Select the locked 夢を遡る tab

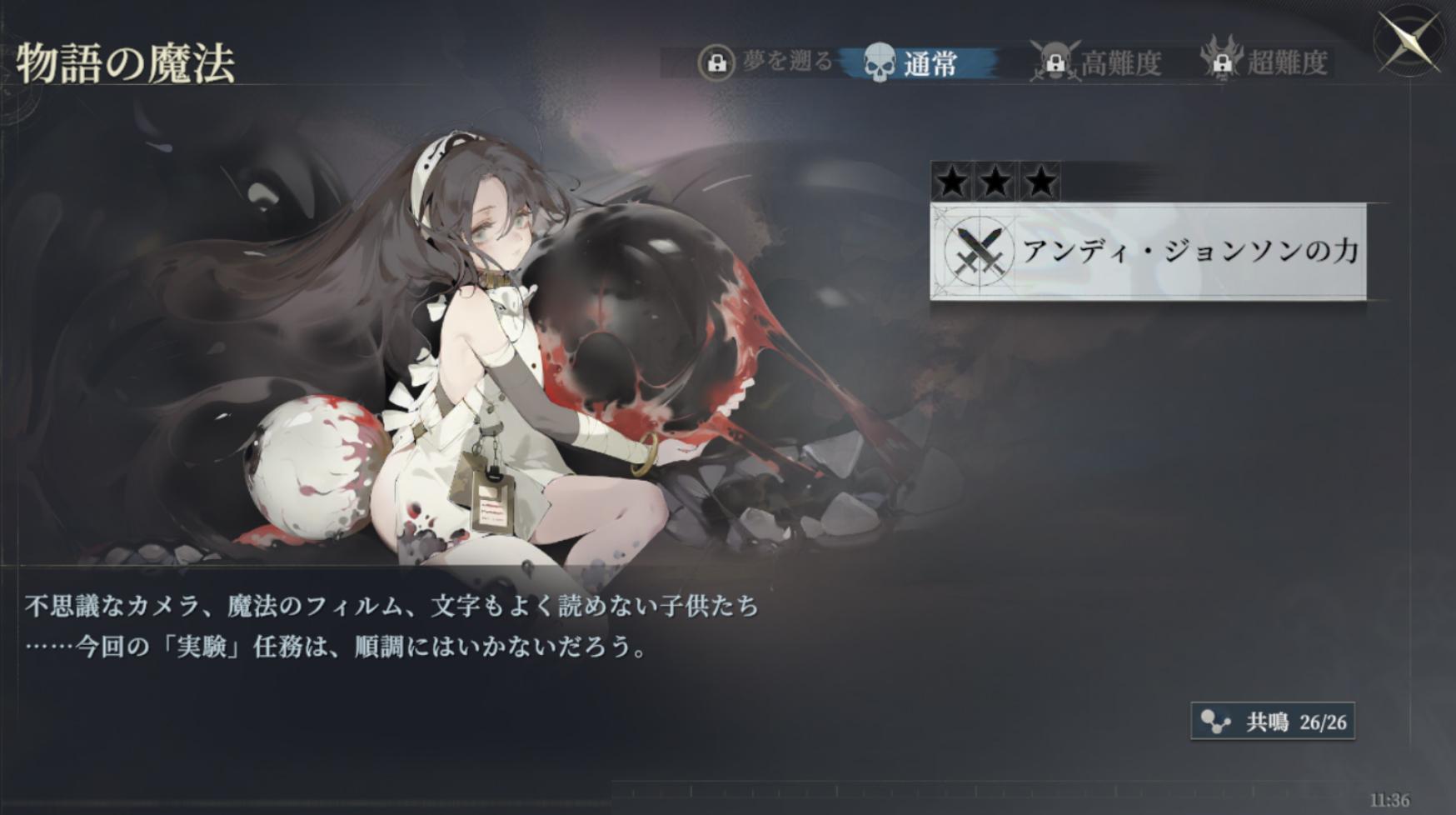coord(766,62)
